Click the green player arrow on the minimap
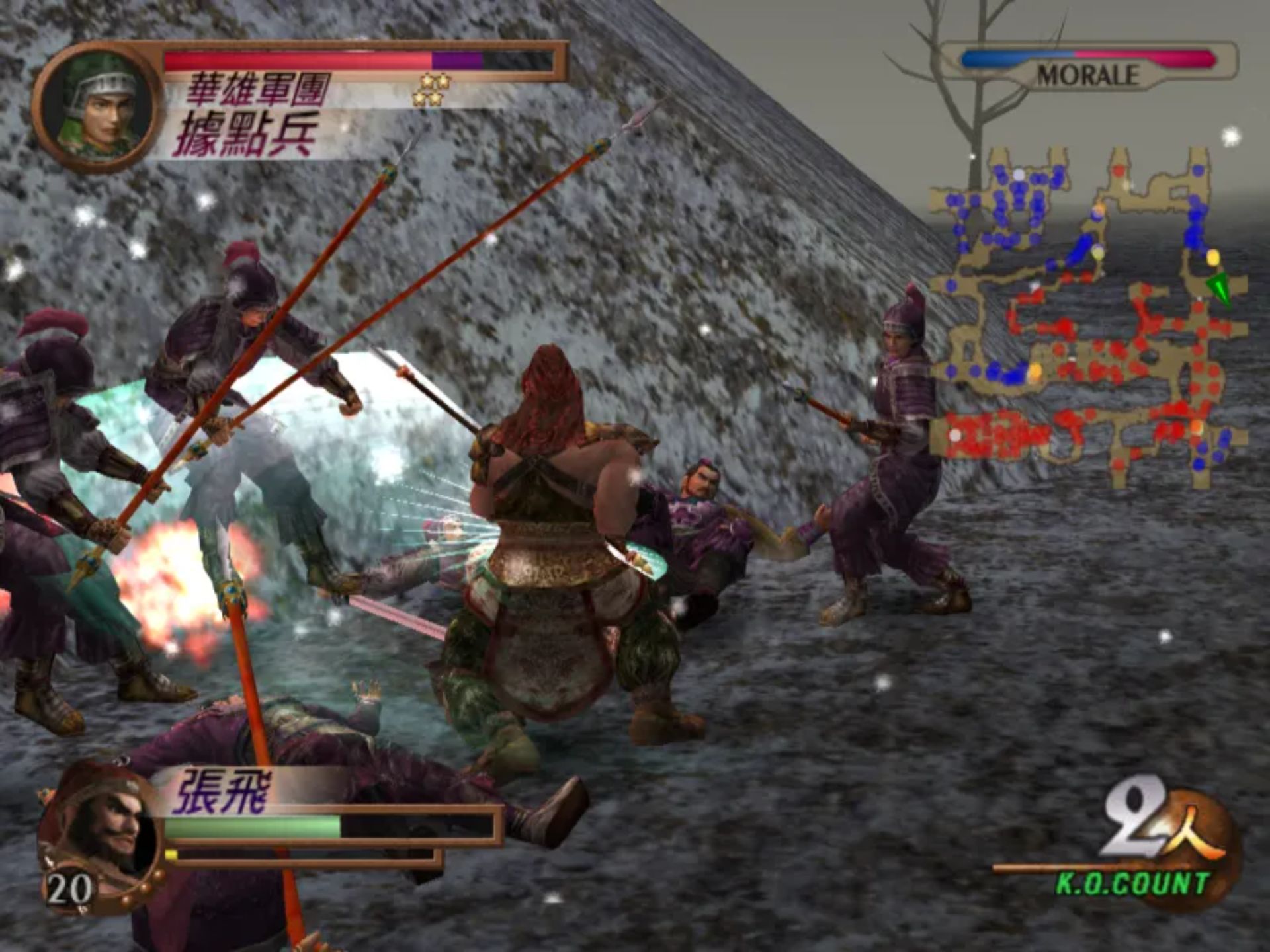 1218,289
